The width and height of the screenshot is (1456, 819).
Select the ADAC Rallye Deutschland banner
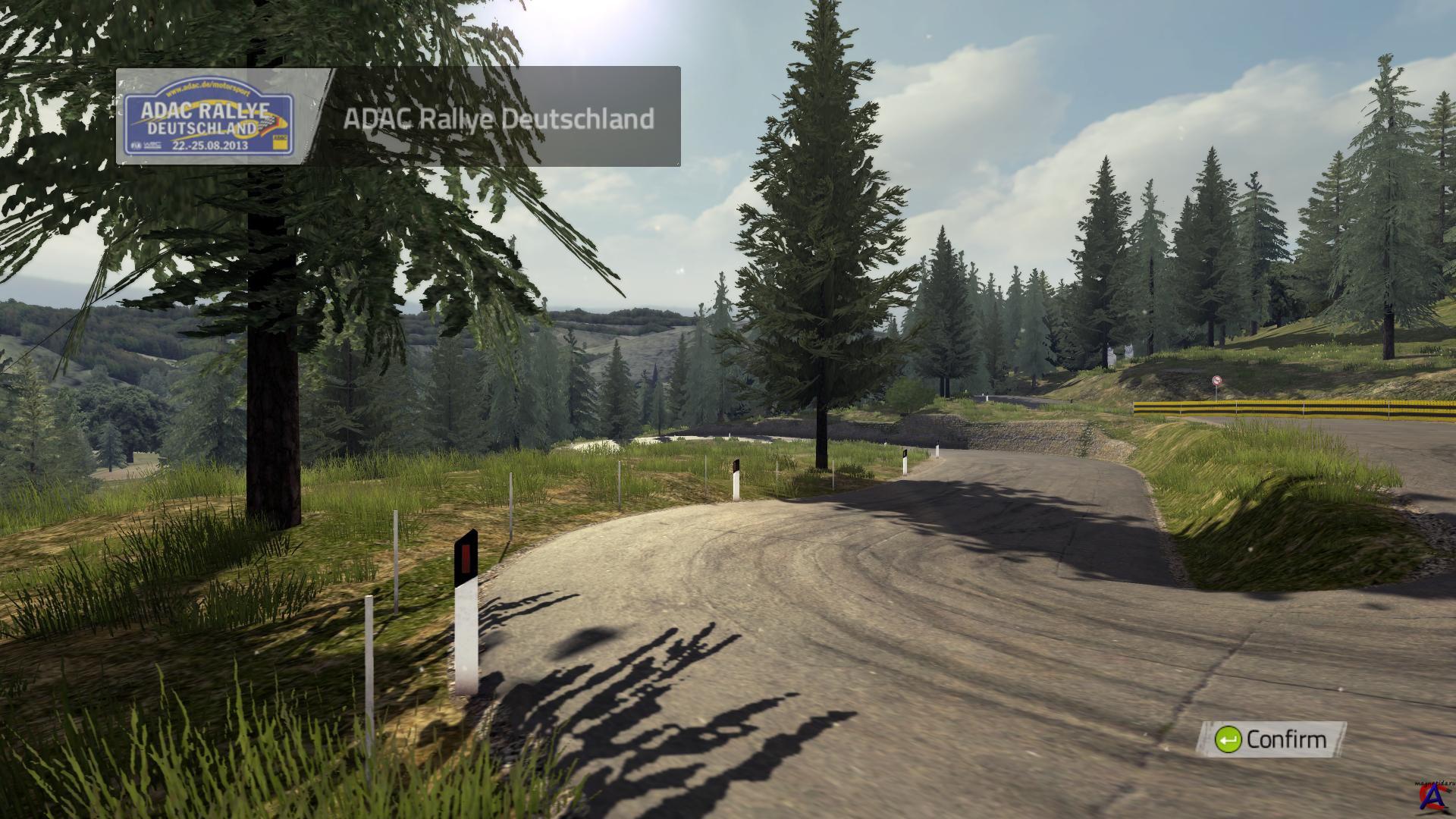398,117
